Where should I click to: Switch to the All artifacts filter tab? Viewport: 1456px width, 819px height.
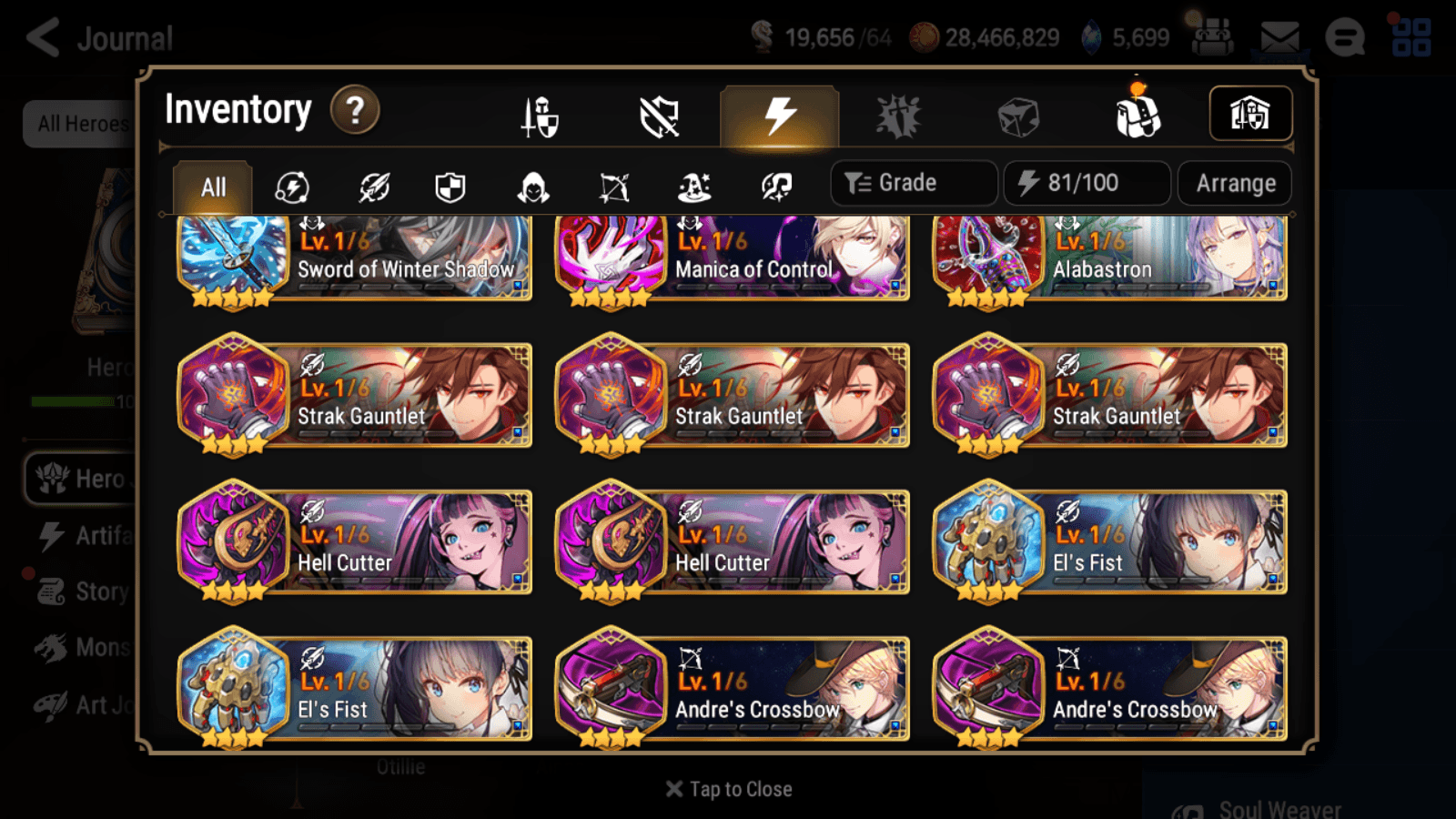(211, 187)
